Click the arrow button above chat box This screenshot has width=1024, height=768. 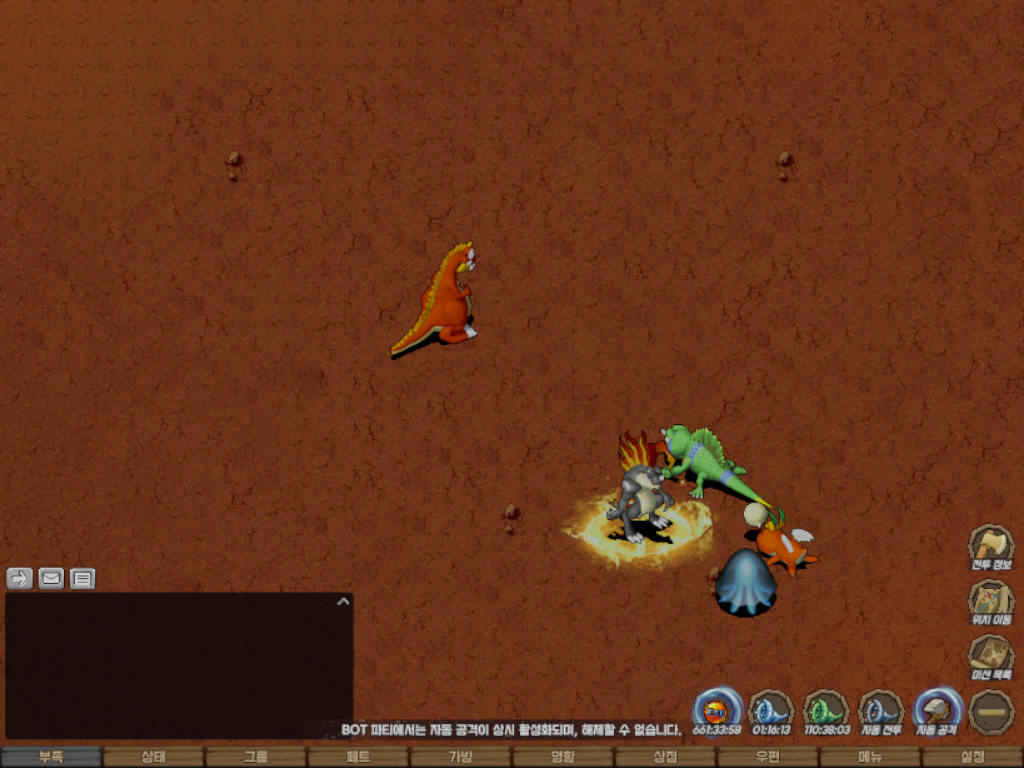pyautogui.click(x=20, y=578)
